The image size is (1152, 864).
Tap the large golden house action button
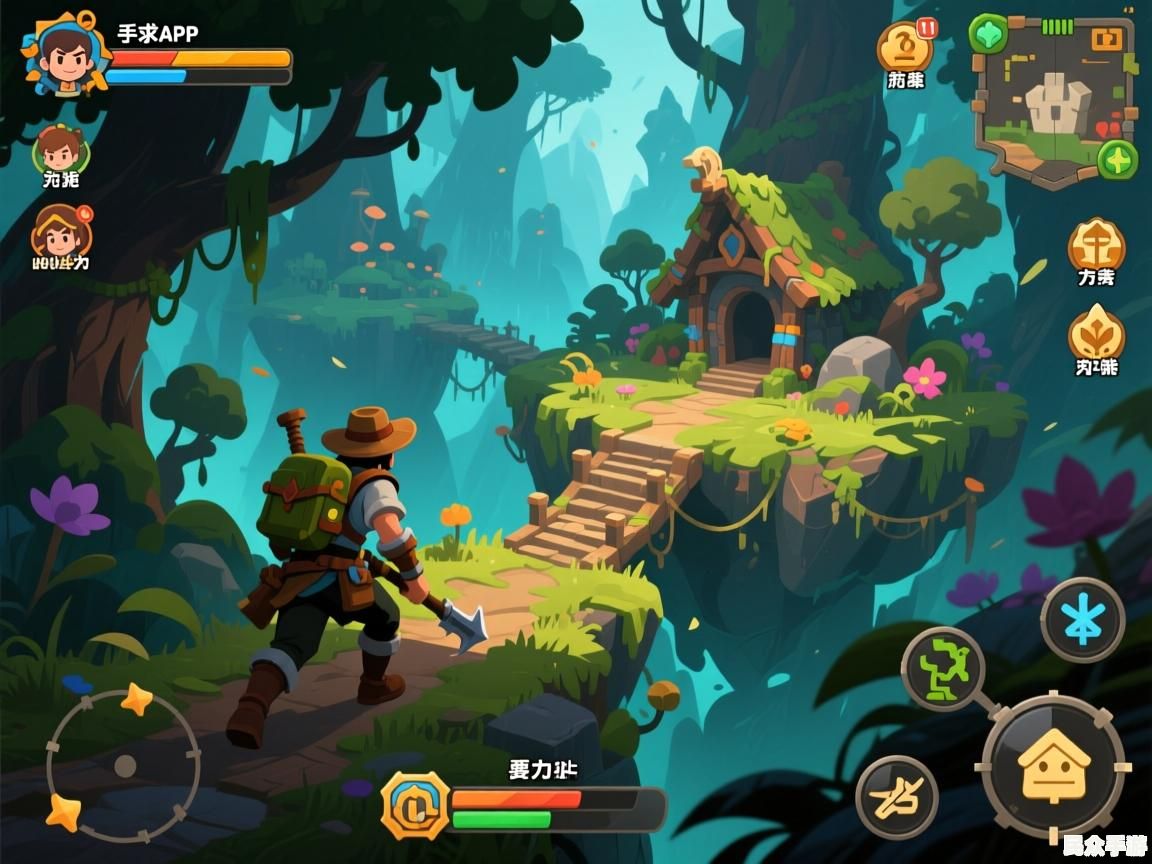[x=1053, y=765]
